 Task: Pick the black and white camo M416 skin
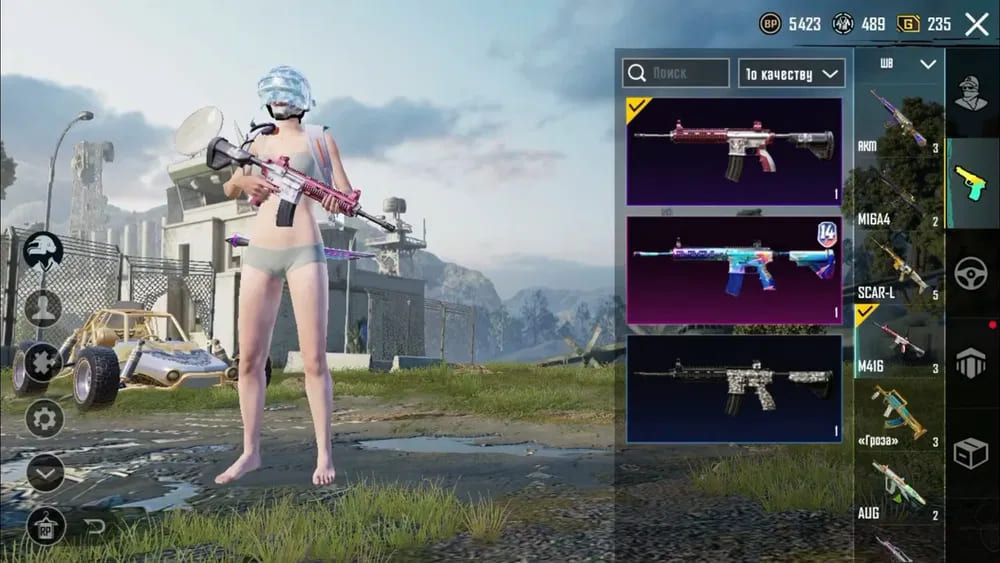pos(734,388)
